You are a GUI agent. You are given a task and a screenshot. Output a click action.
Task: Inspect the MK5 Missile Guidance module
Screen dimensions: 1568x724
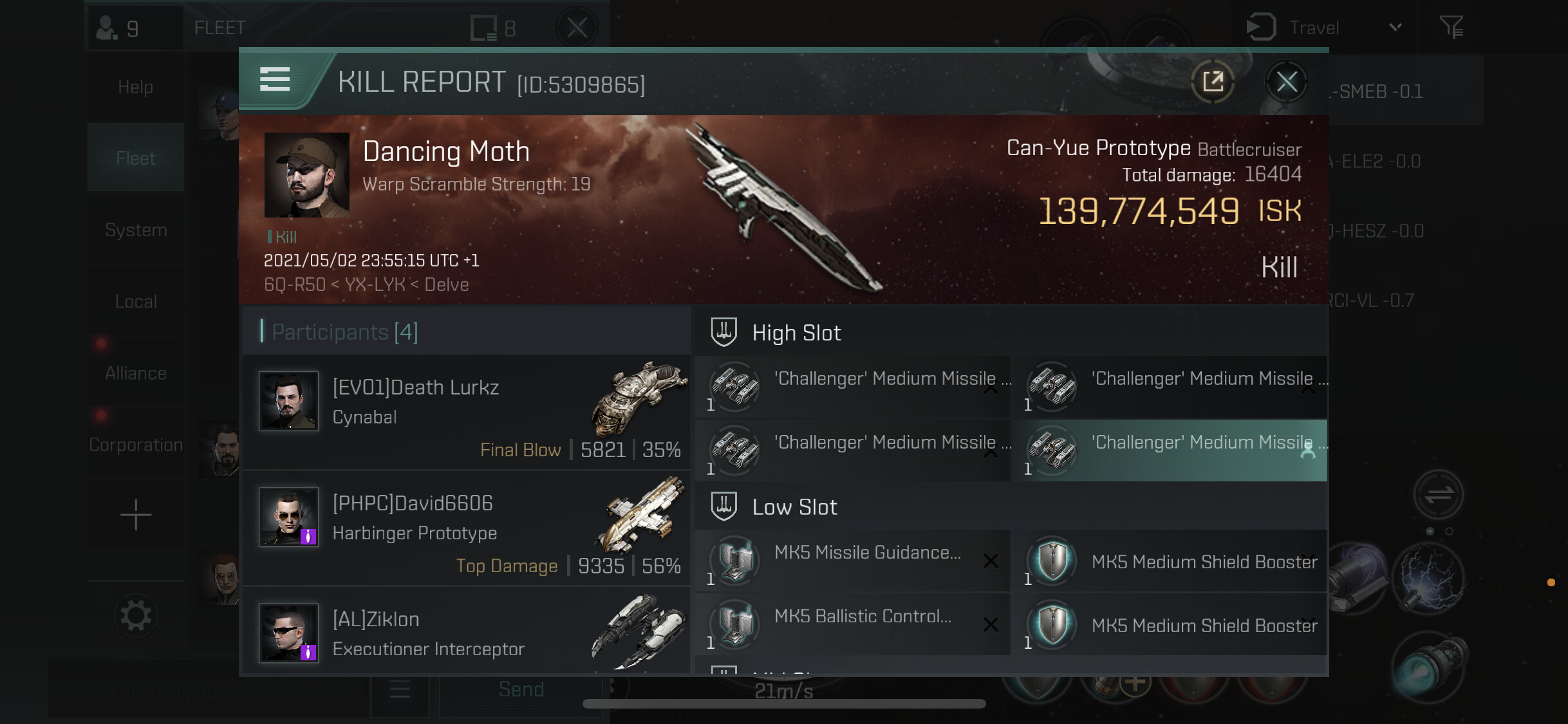(x=852, y=561)
